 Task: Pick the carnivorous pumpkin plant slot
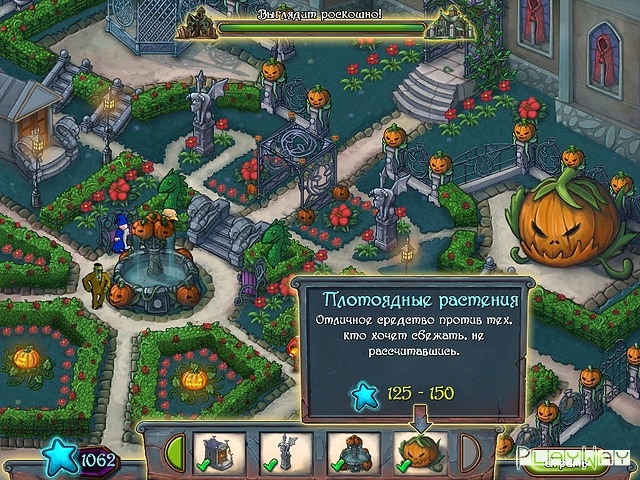419,453
